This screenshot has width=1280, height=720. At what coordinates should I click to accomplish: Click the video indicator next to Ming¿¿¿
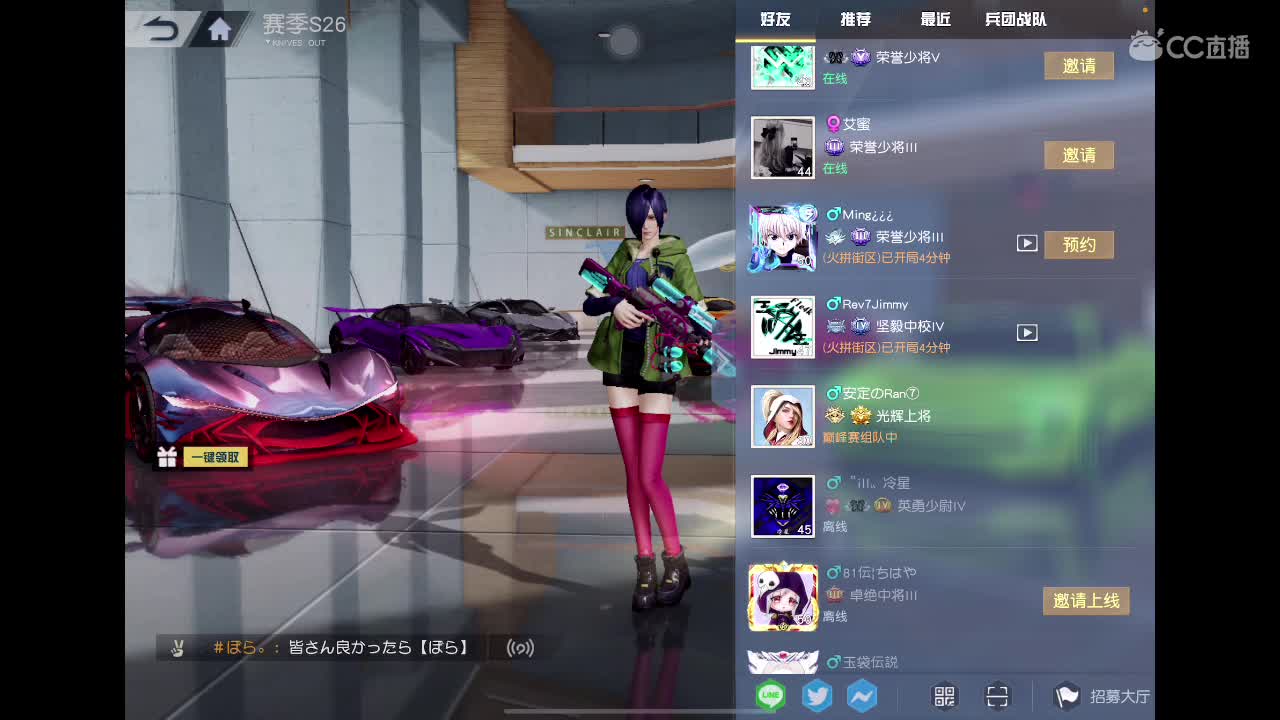point(1026,242)
